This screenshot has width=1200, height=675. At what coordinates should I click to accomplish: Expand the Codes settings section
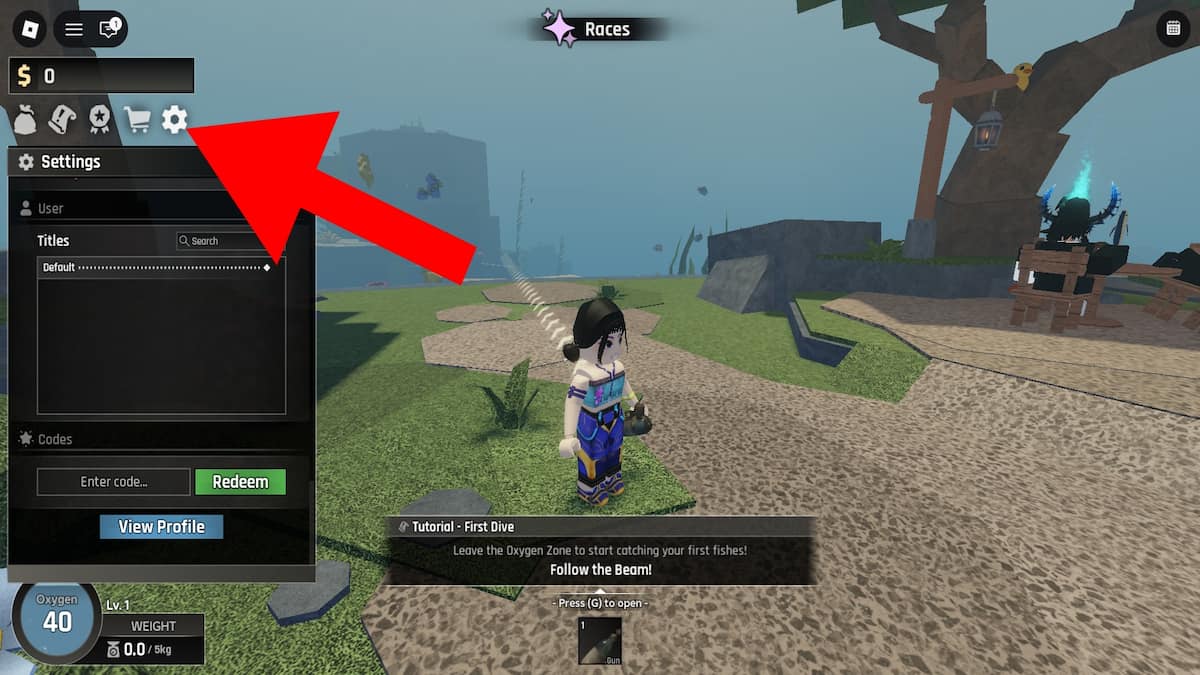[54, 439]
